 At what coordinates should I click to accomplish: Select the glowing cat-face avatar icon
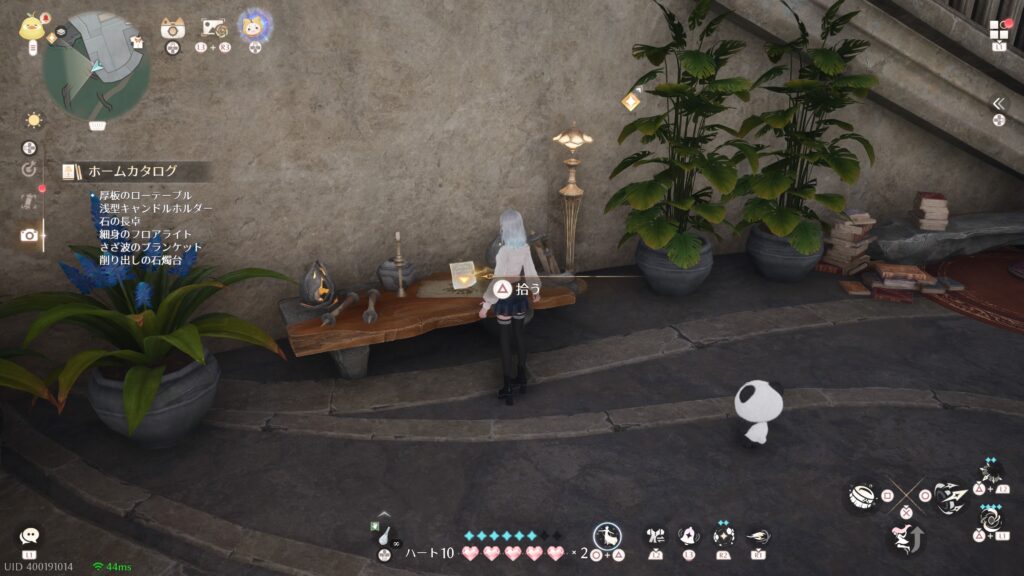254,26
